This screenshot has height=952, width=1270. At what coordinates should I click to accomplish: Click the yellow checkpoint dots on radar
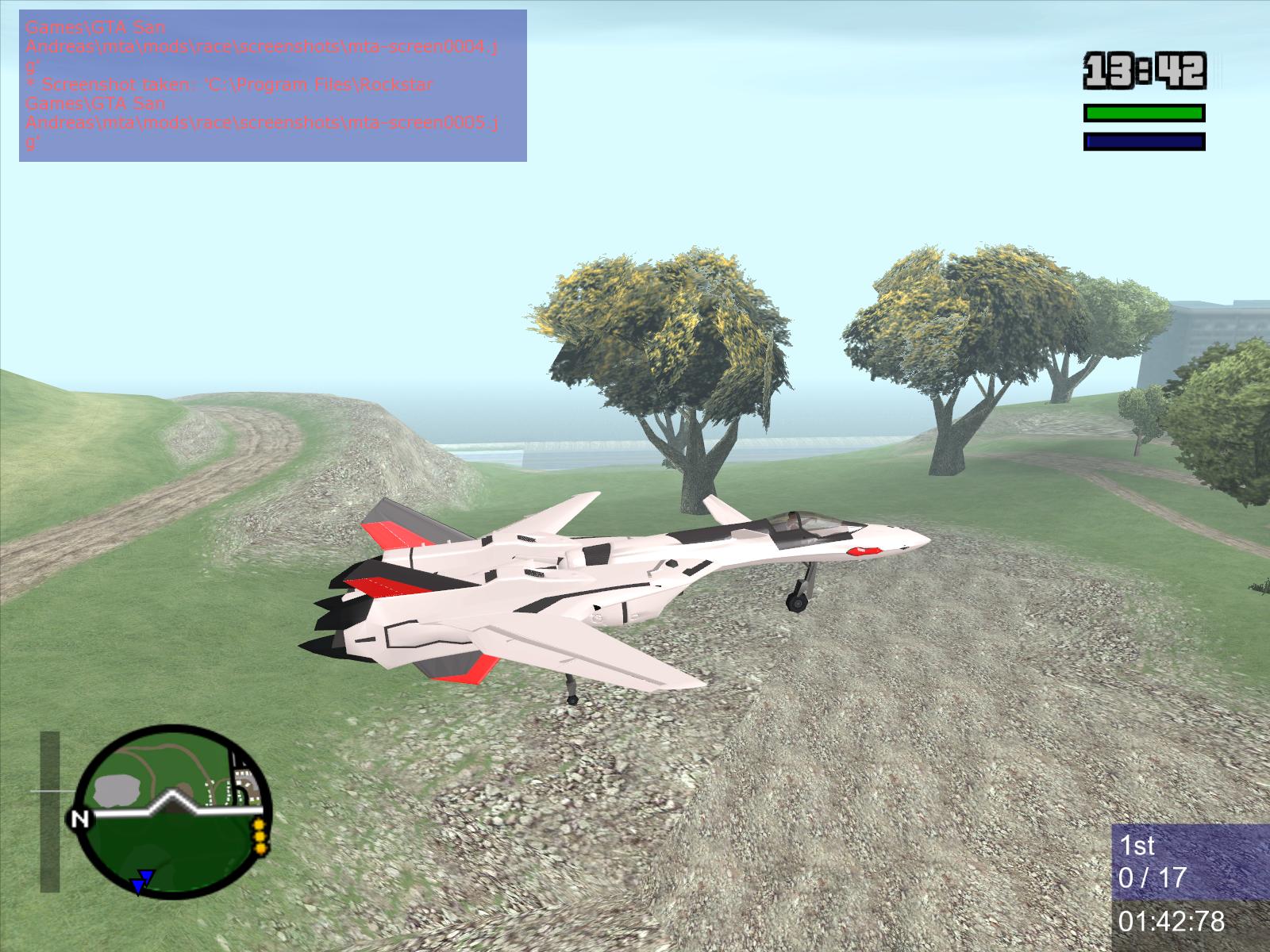tap(259, 838)
